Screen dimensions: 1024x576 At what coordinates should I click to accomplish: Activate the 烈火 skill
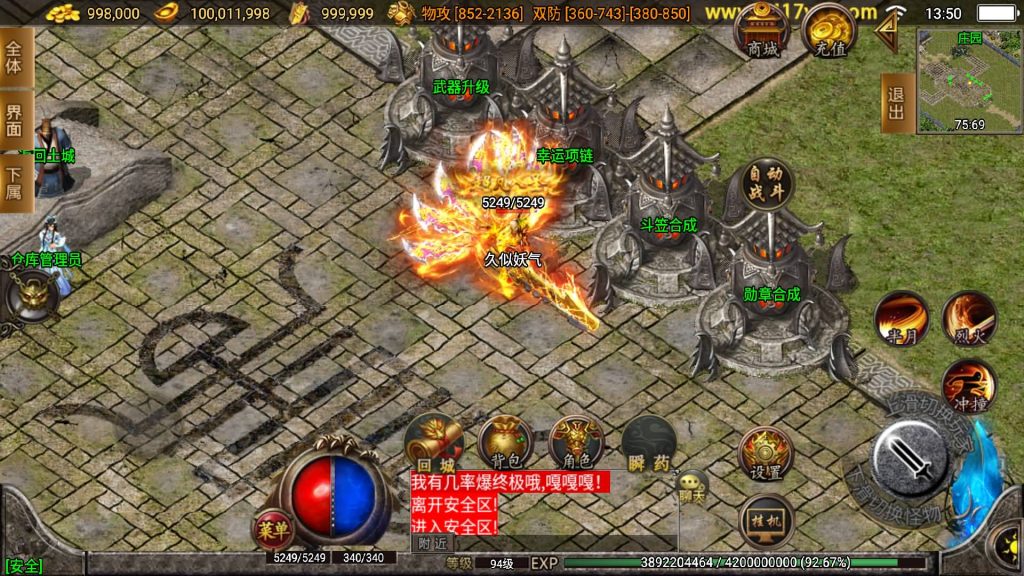point(968,318)
